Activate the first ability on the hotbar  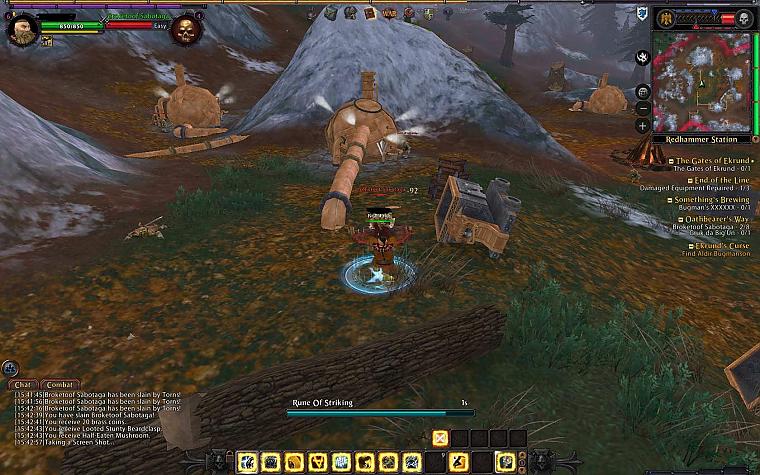tap(248, 462)
